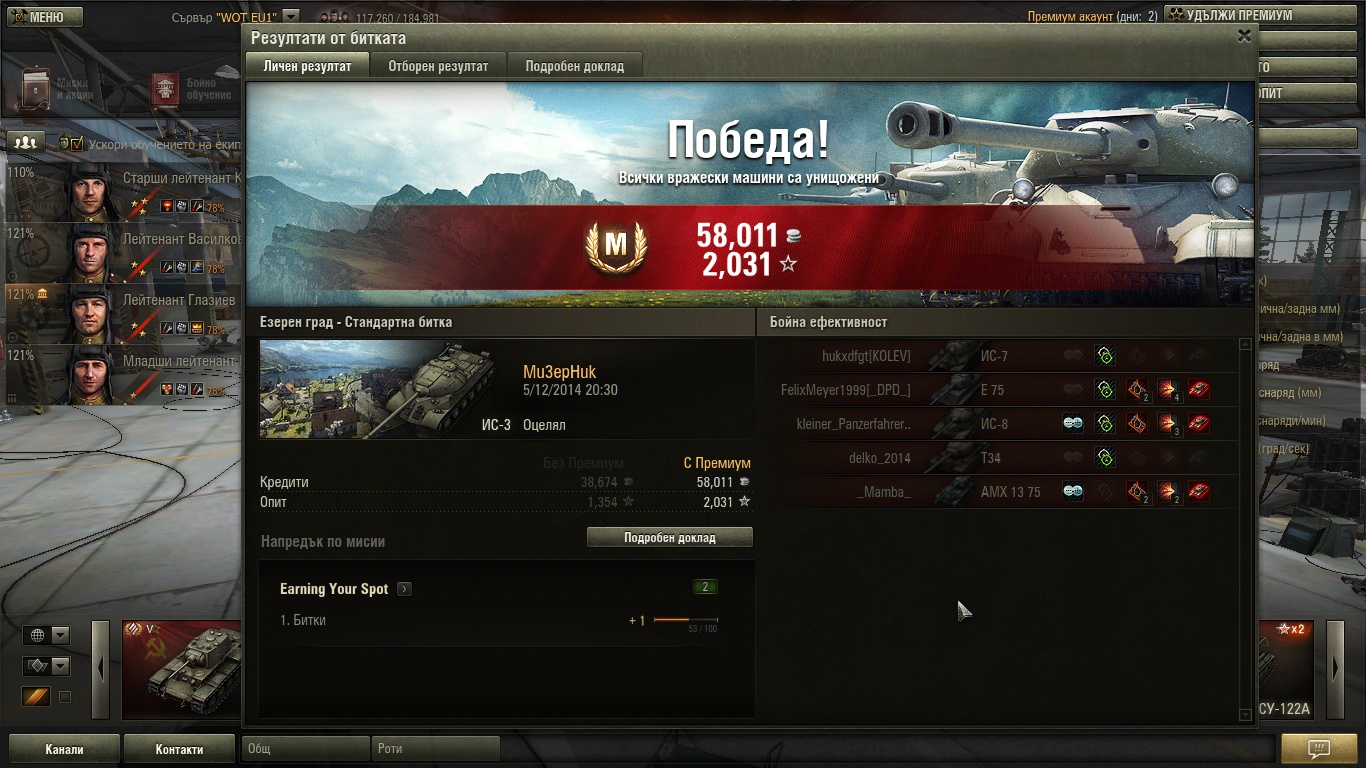Show the next tanks in the carousel
The height and width of the screenshot is (768, 1366).
(x=1335, y=669)
